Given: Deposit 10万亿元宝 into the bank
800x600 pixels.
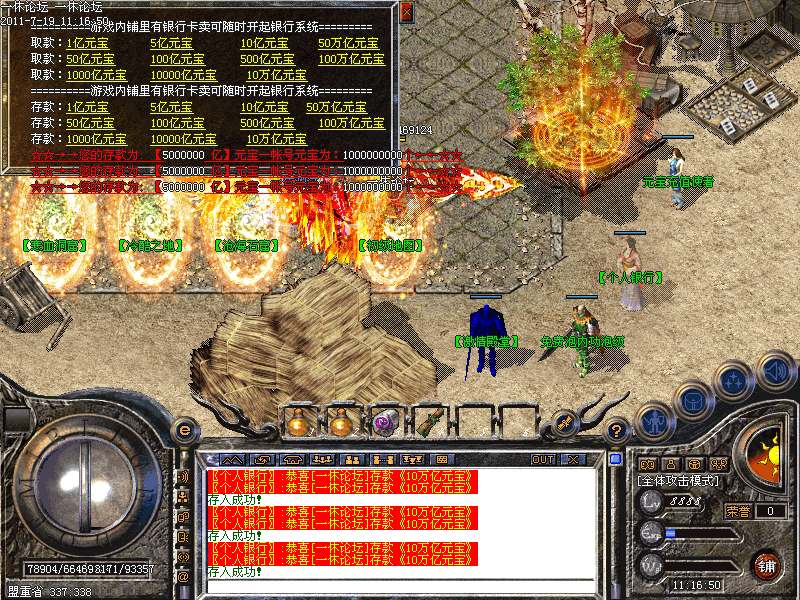Looking at the screenshot, I should [x=276, y=139].
